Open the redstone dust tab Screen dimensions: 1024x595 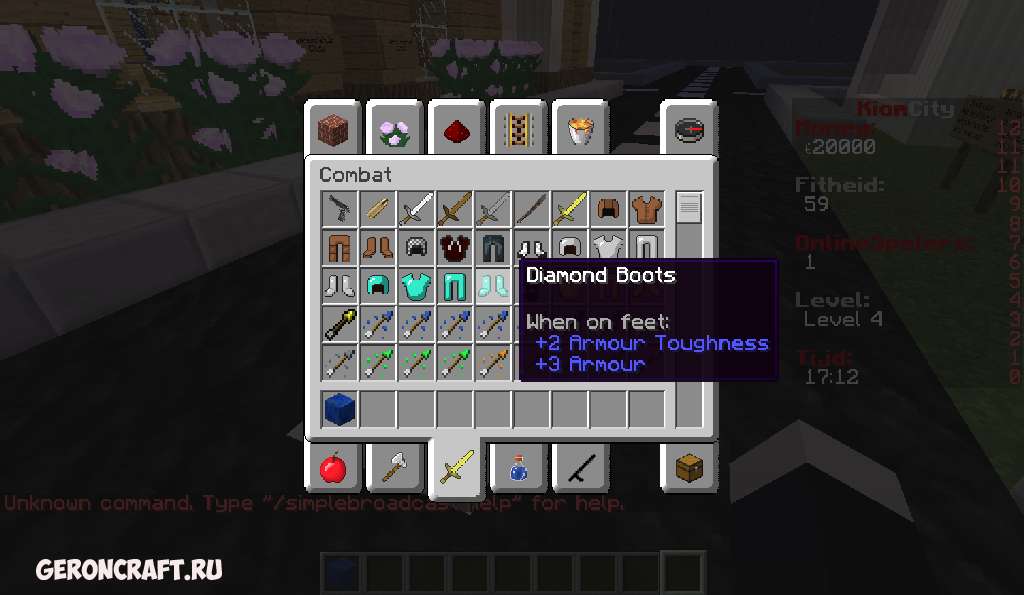457,130
